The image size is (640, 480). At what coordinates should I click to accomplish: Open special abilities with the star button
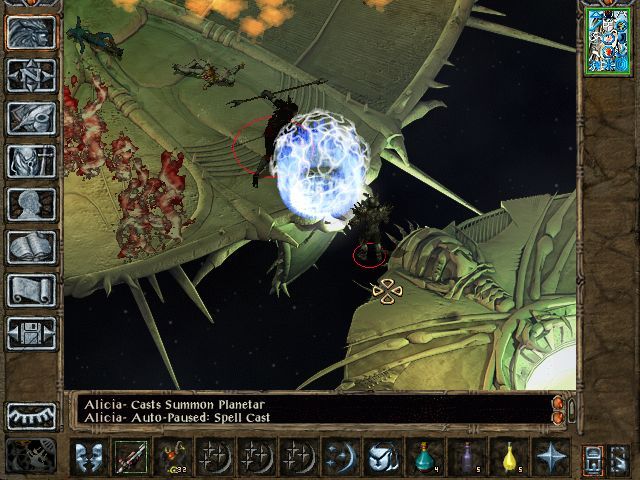click(550, 457)
